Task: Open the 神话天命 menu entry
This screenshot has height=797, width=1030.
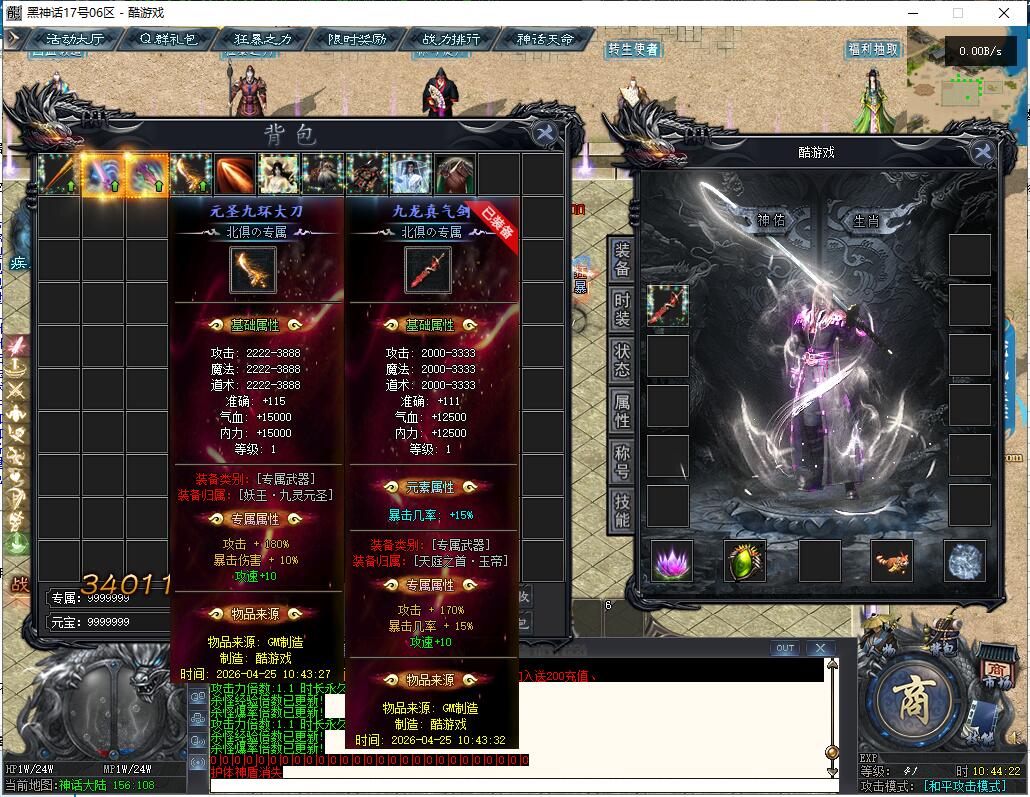Action: tap(546, 40)
